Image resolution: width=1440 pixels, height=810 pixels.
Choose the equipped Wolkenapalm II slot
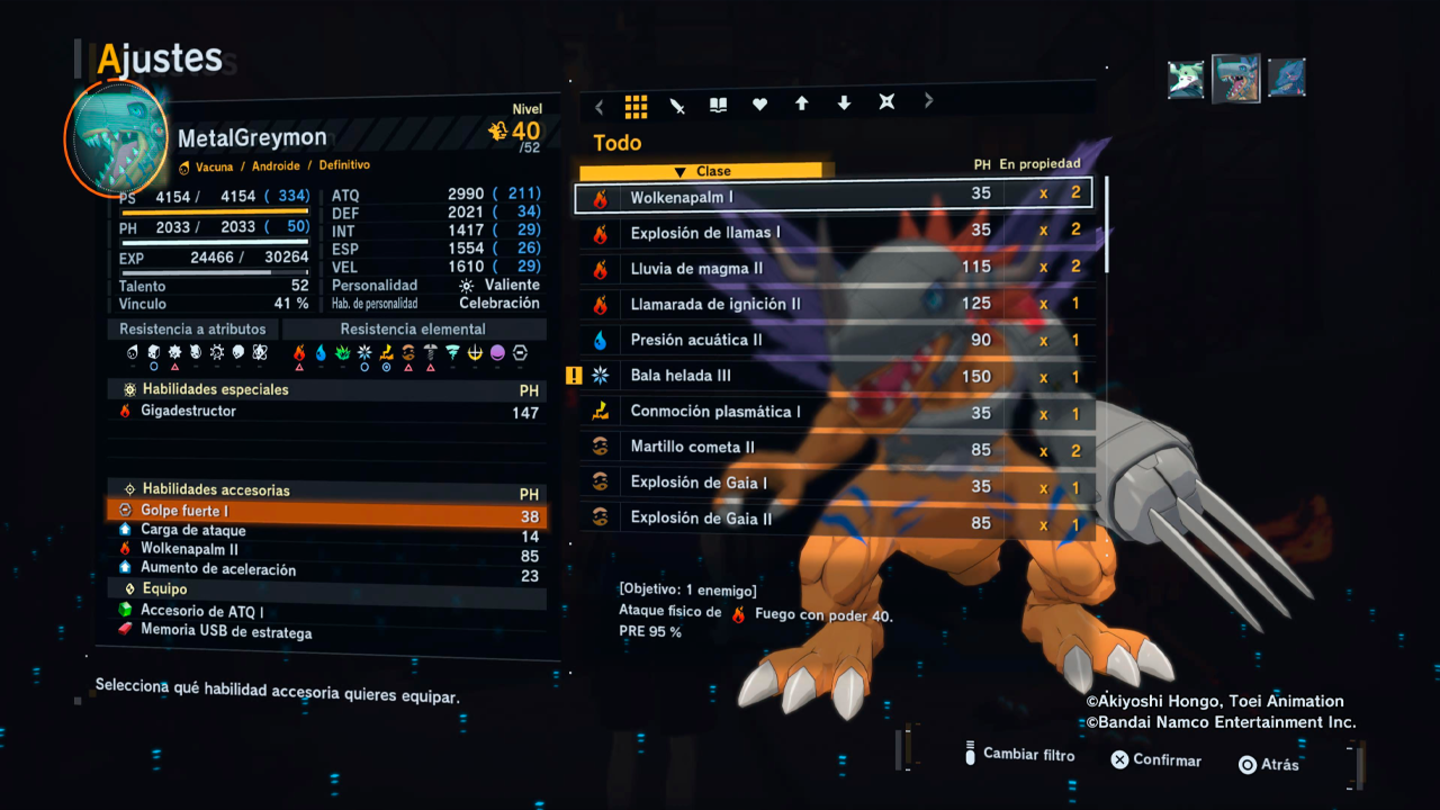[x=326, y=550]
